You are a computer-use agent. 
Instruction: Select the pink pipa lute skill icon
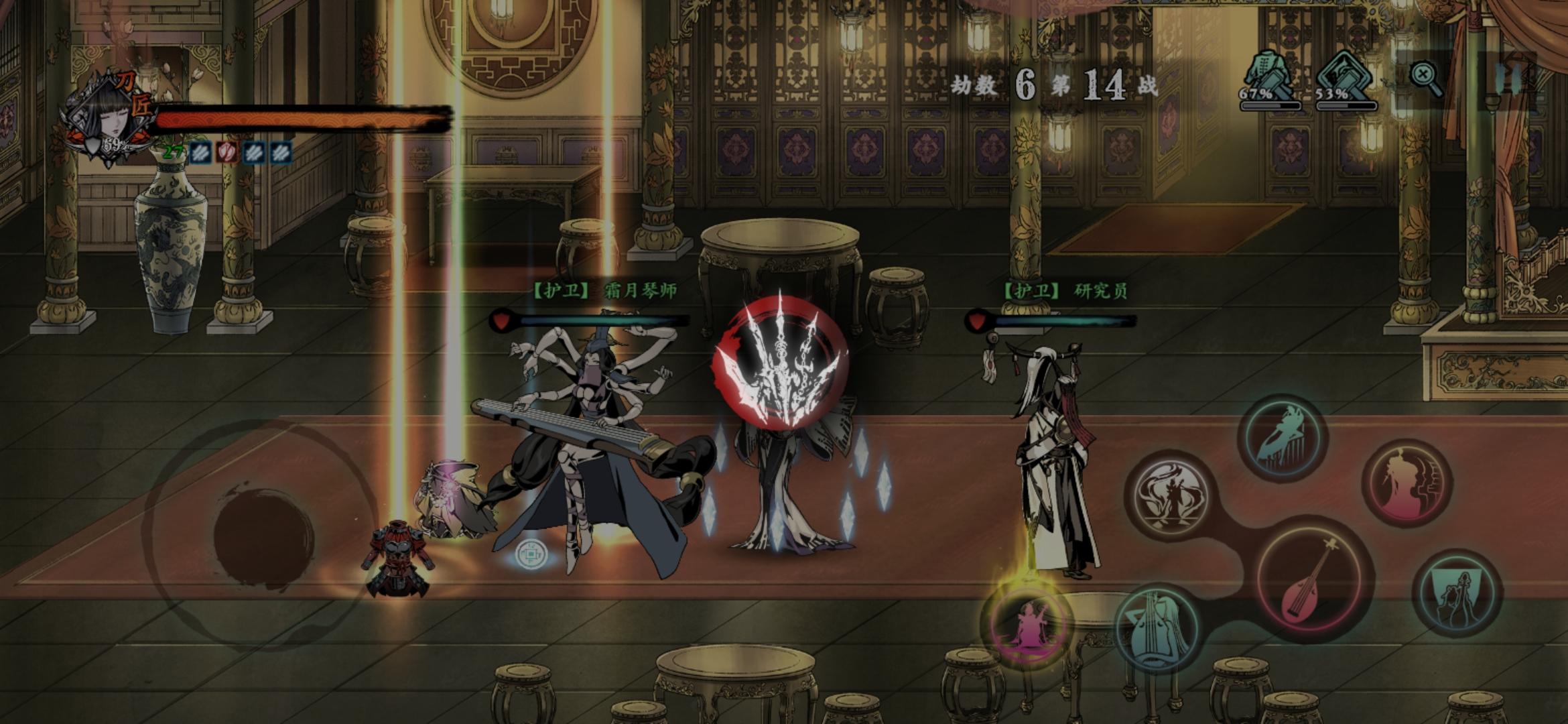click(1312, 581)
